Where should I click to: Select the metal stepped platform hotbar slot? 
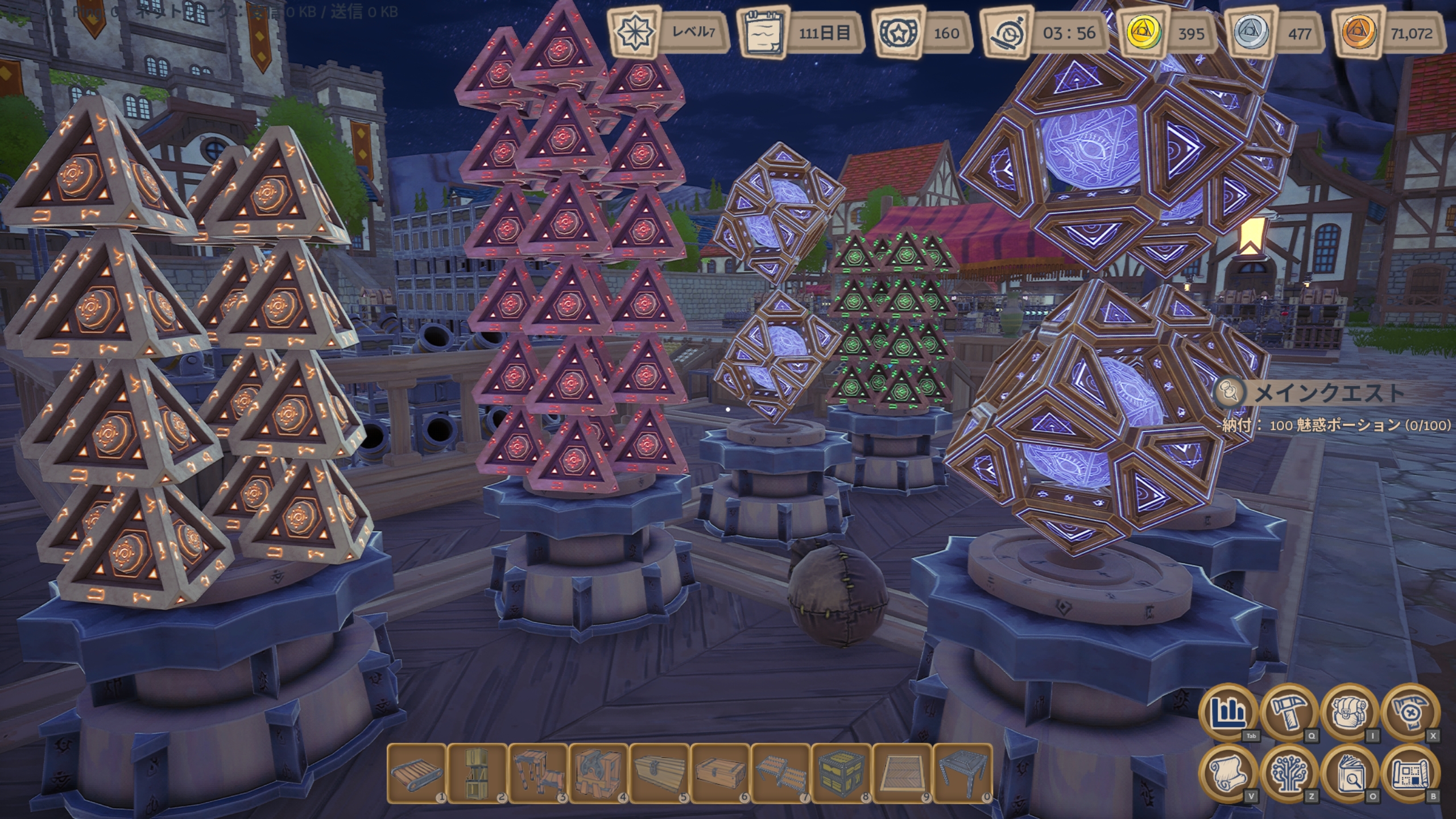pos(781,773)
